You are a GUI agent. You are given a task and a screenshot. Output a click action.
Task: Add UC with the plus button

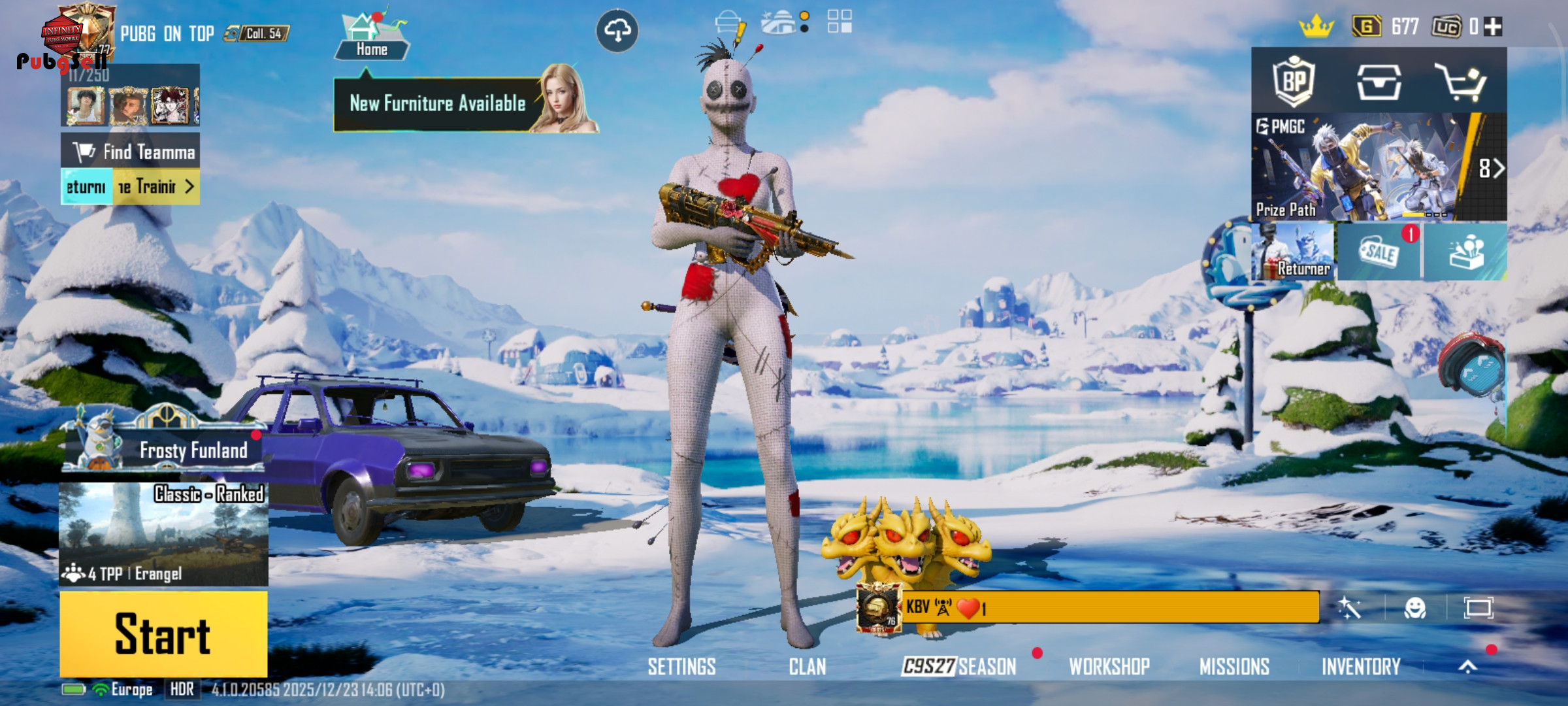tap(1494, 27)
